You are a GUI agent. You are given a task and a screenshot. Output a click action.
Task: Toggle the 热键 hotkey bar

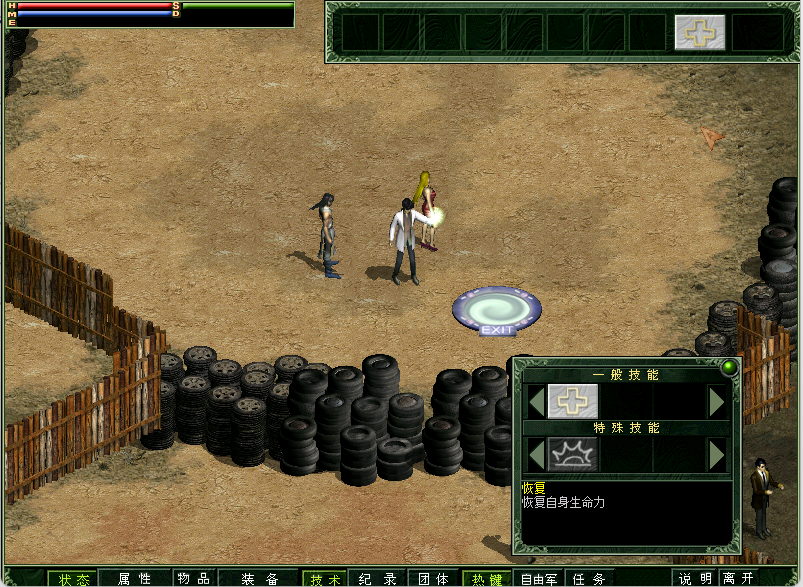pos(487,578)
